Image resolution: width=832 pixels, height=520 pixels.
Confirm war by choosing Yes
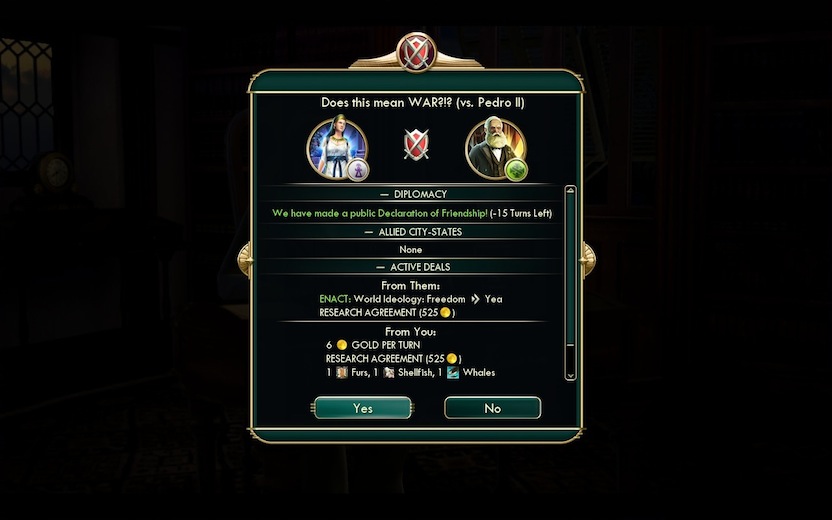362,408
